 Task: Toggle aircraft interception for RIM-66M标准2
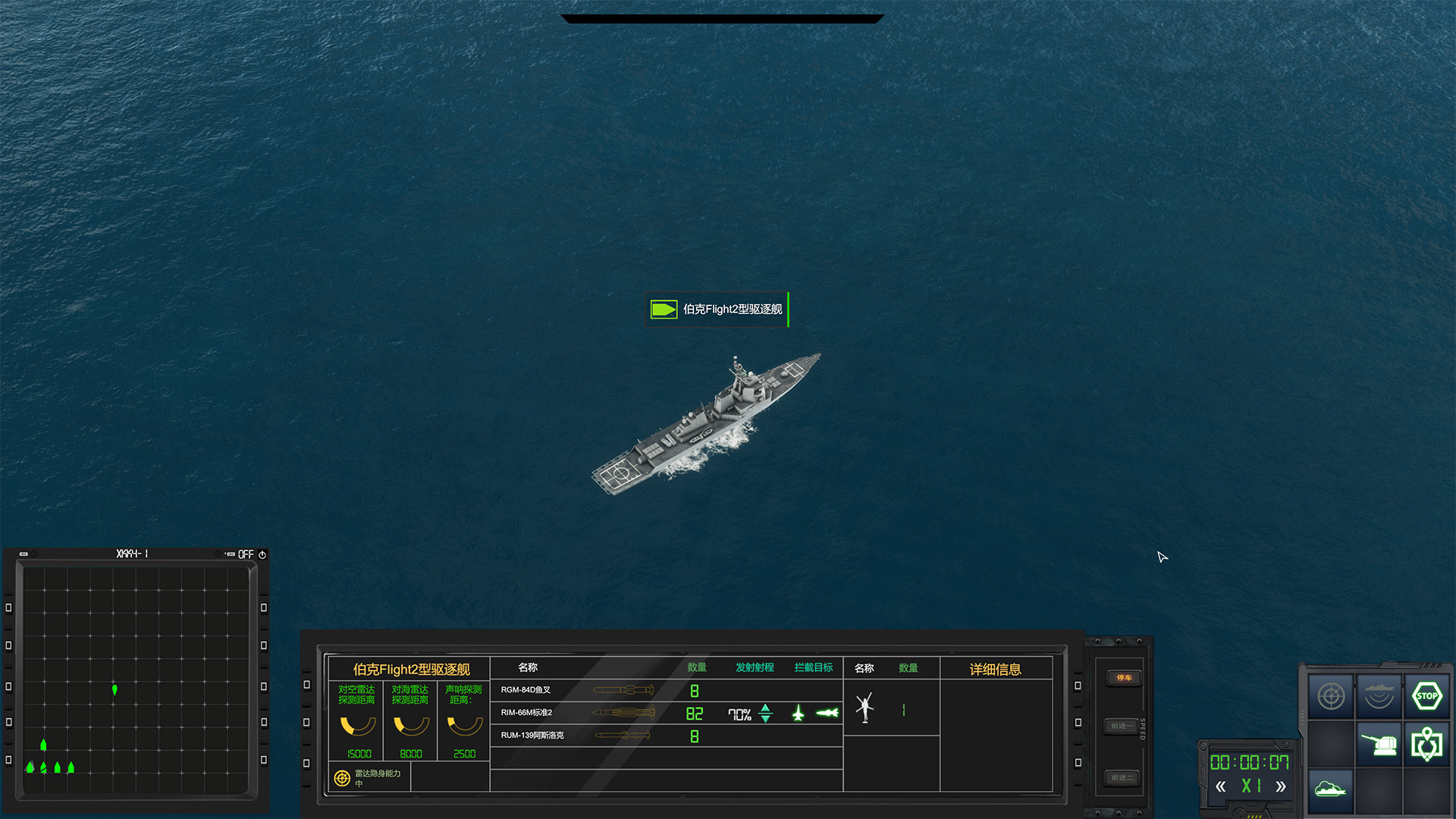click(798, 714)
